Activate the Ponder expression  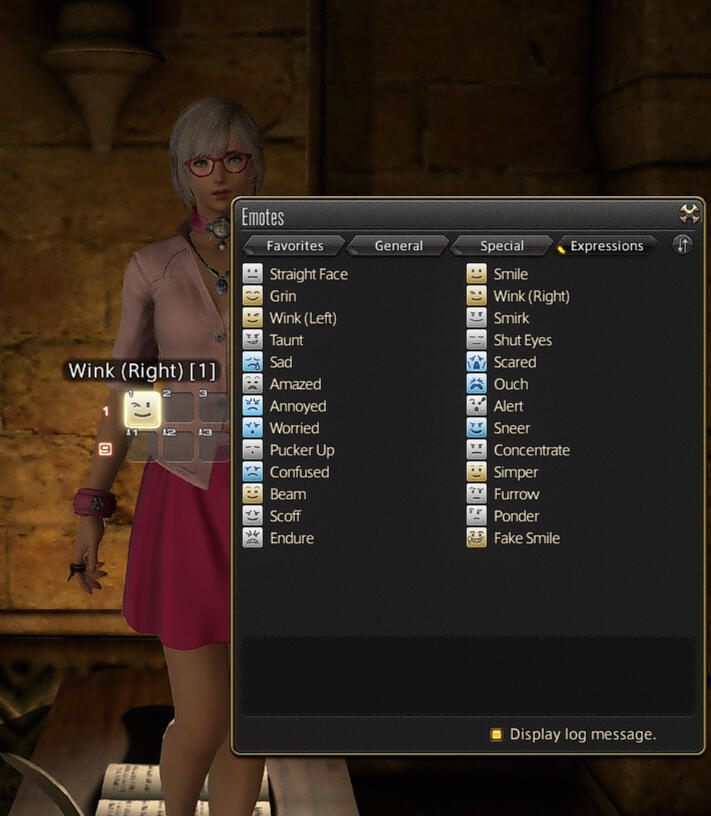(x=516, y=516)
